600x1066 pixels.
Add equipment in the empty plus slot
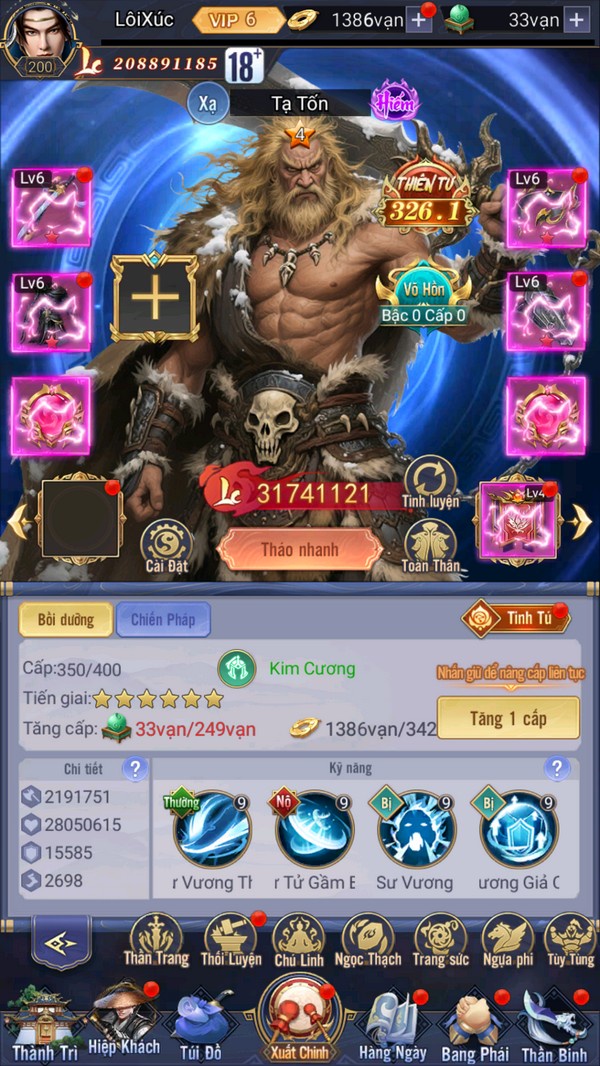(x=155, y=298)
